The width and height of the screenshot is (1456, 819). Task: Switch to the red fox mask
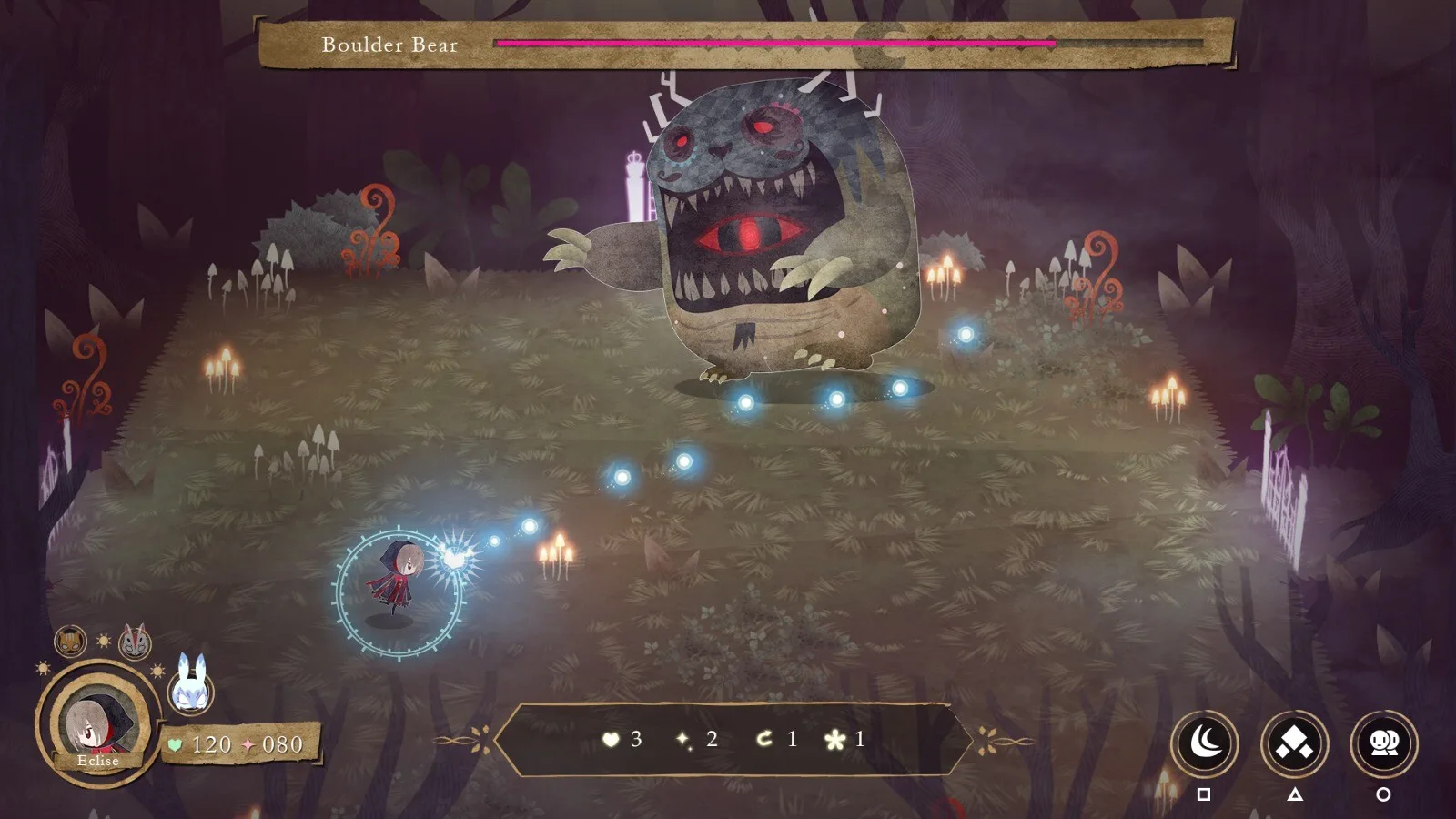(135, 641)
